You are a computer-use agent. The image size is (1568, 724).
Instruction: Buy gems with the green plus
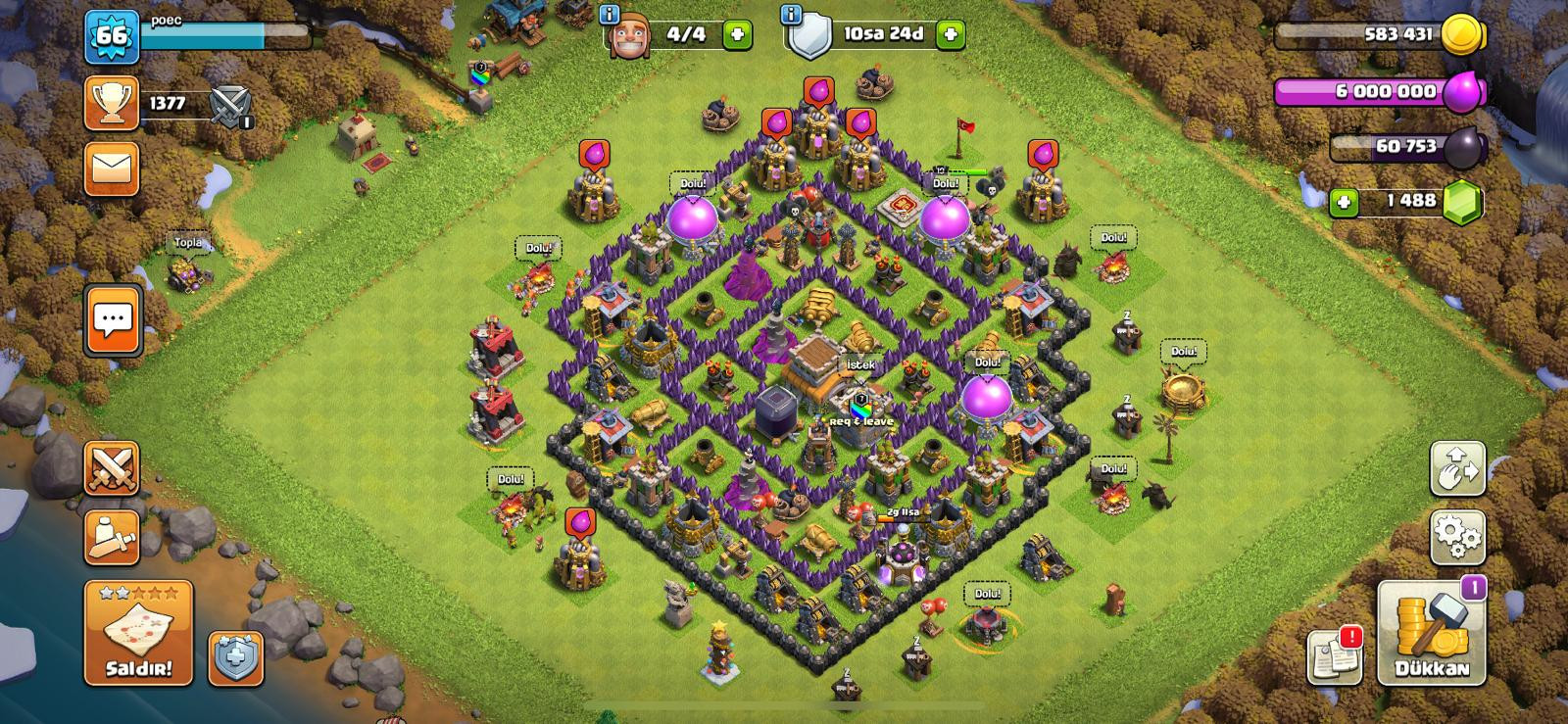(x=1344, y=202)
